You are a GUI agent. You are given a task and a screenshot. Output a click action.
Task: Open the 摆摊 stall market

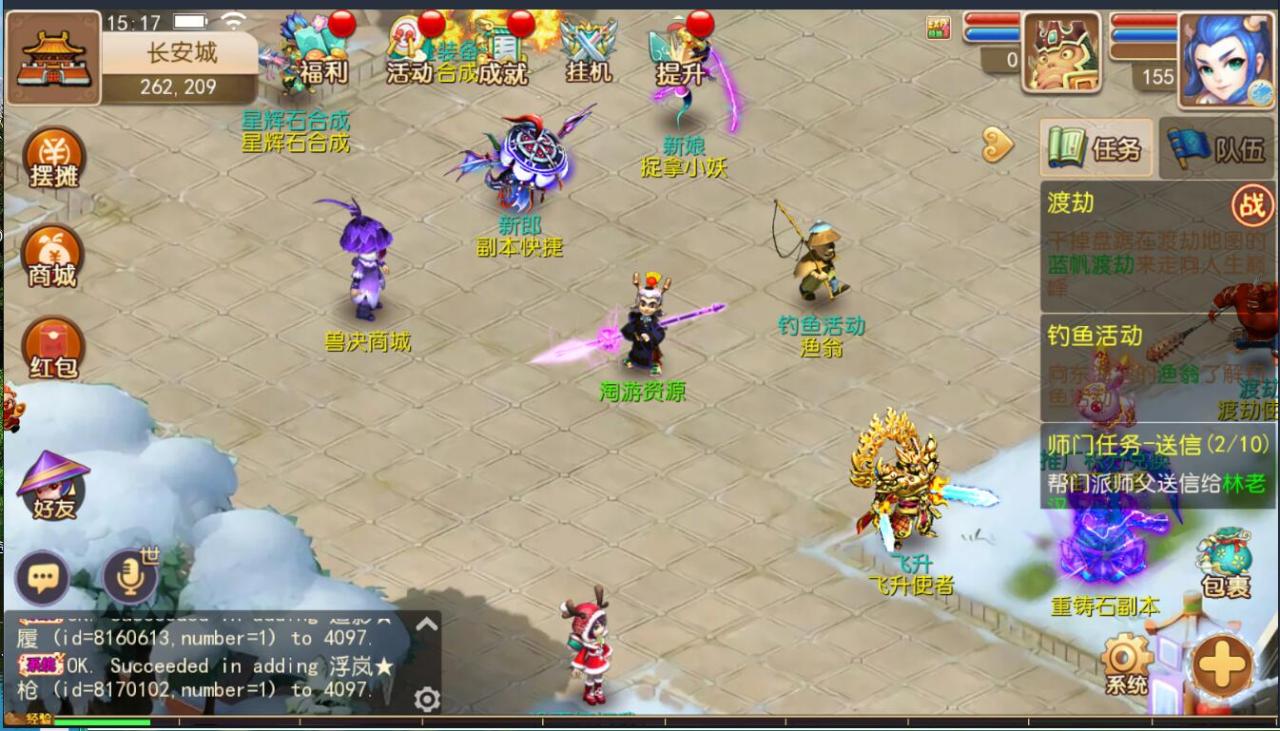click(53, 160)
